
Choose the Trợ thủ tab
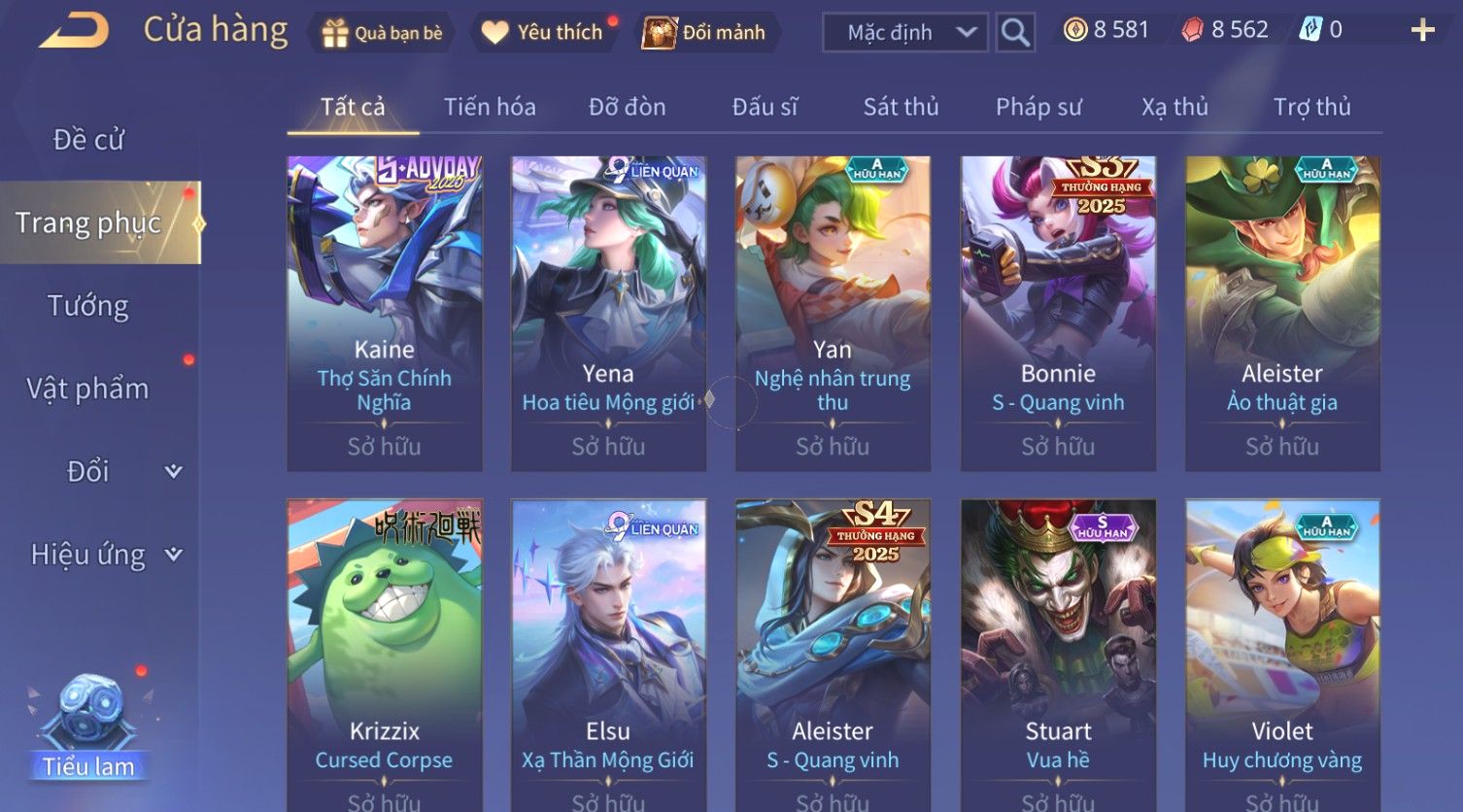(x=1311, y=107)
